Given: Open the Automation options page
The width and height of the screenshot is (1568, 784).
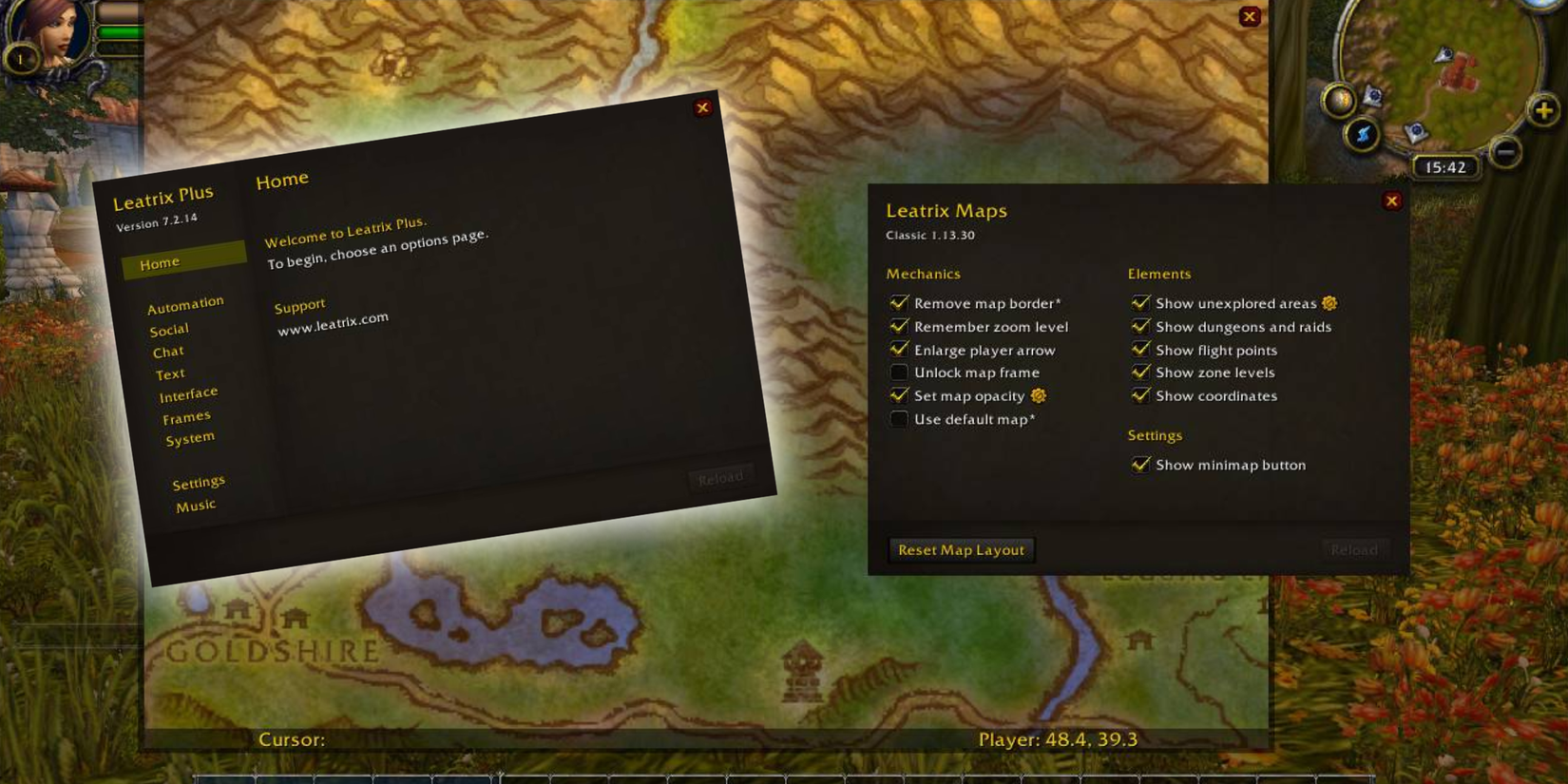Looking at the screenshot, I should (184, 302).
